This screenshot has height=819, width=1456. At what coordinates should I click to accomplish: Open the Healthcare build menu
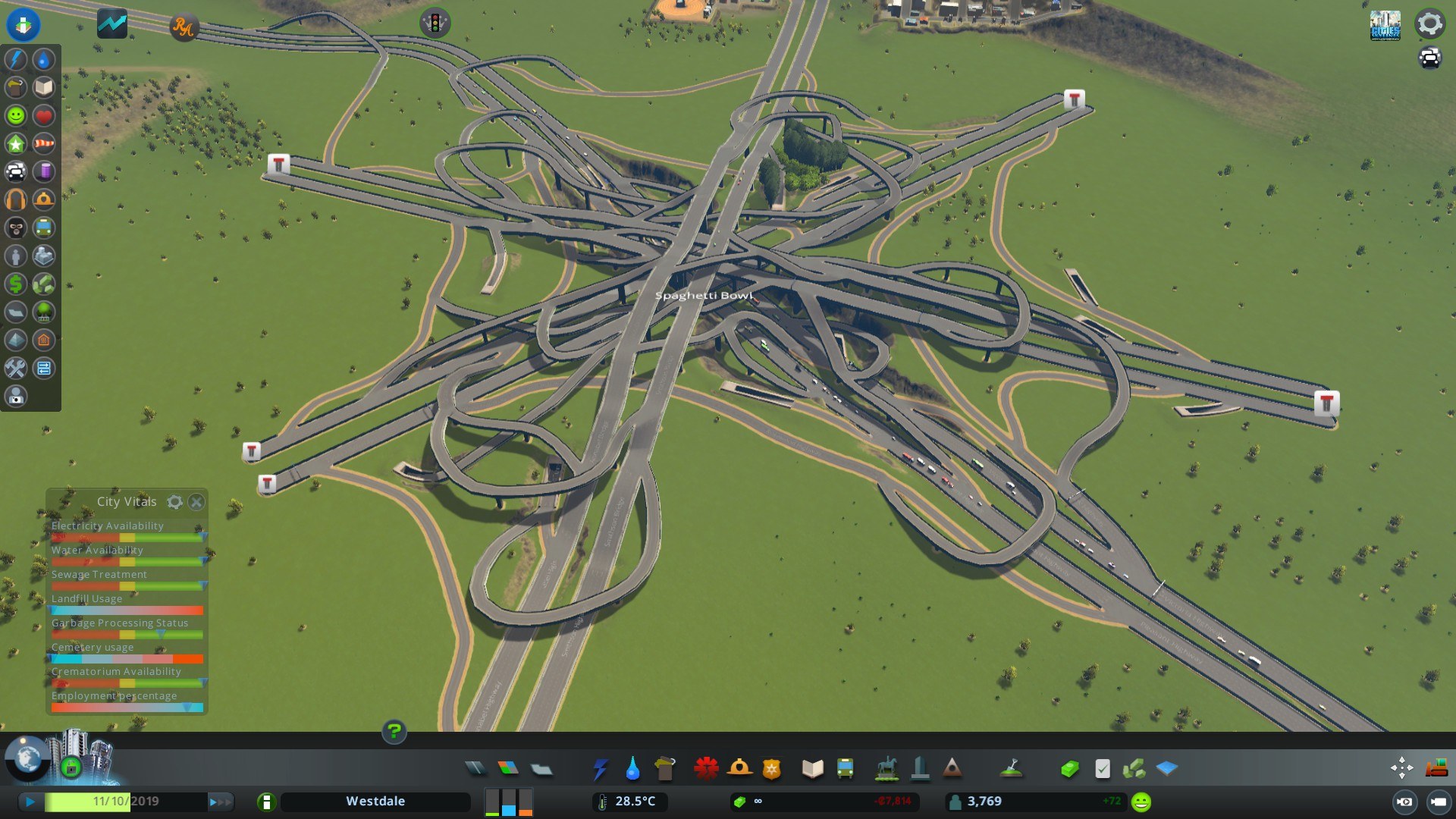coord(706,769)
